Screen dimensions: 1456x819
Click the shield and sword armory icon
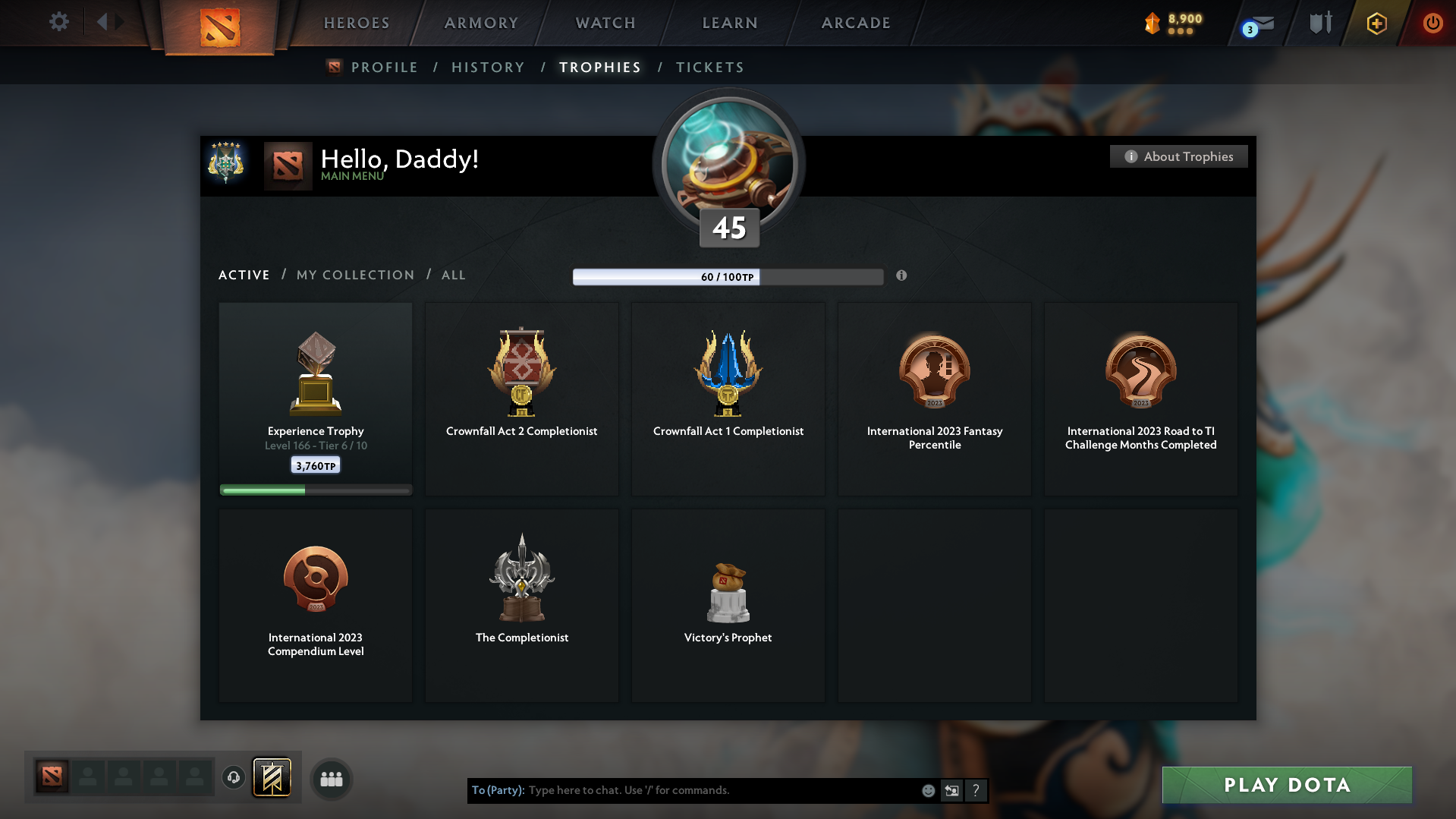tap(1319, 23)
